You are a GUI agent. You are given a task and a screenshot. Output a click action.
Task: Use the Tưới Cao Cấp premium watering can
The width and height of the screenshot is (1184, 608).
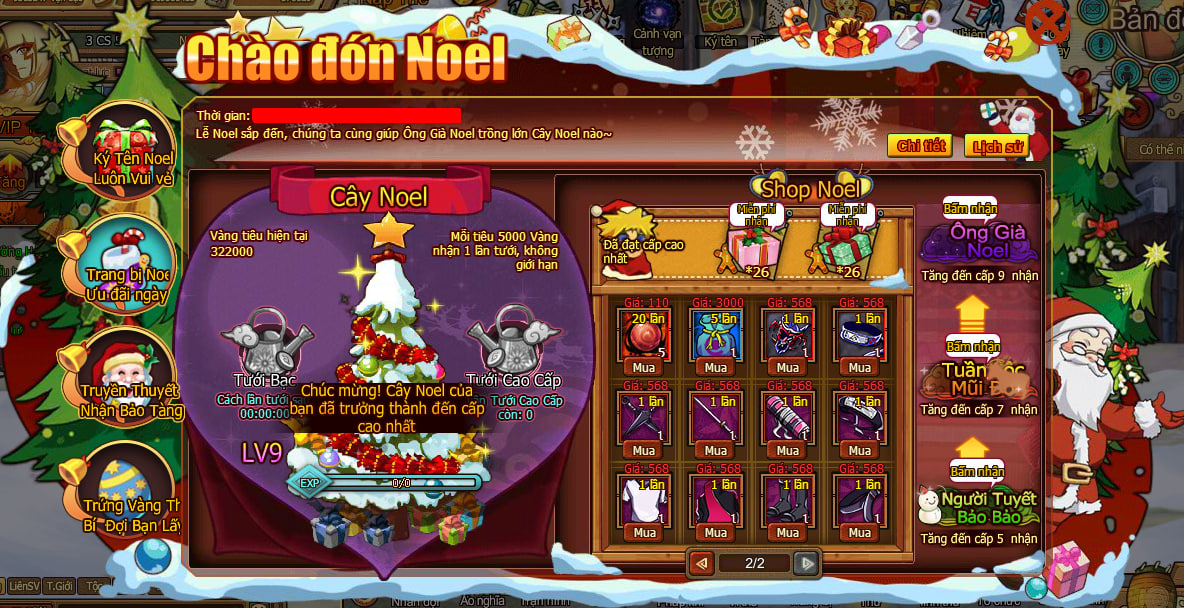point(511,340)
